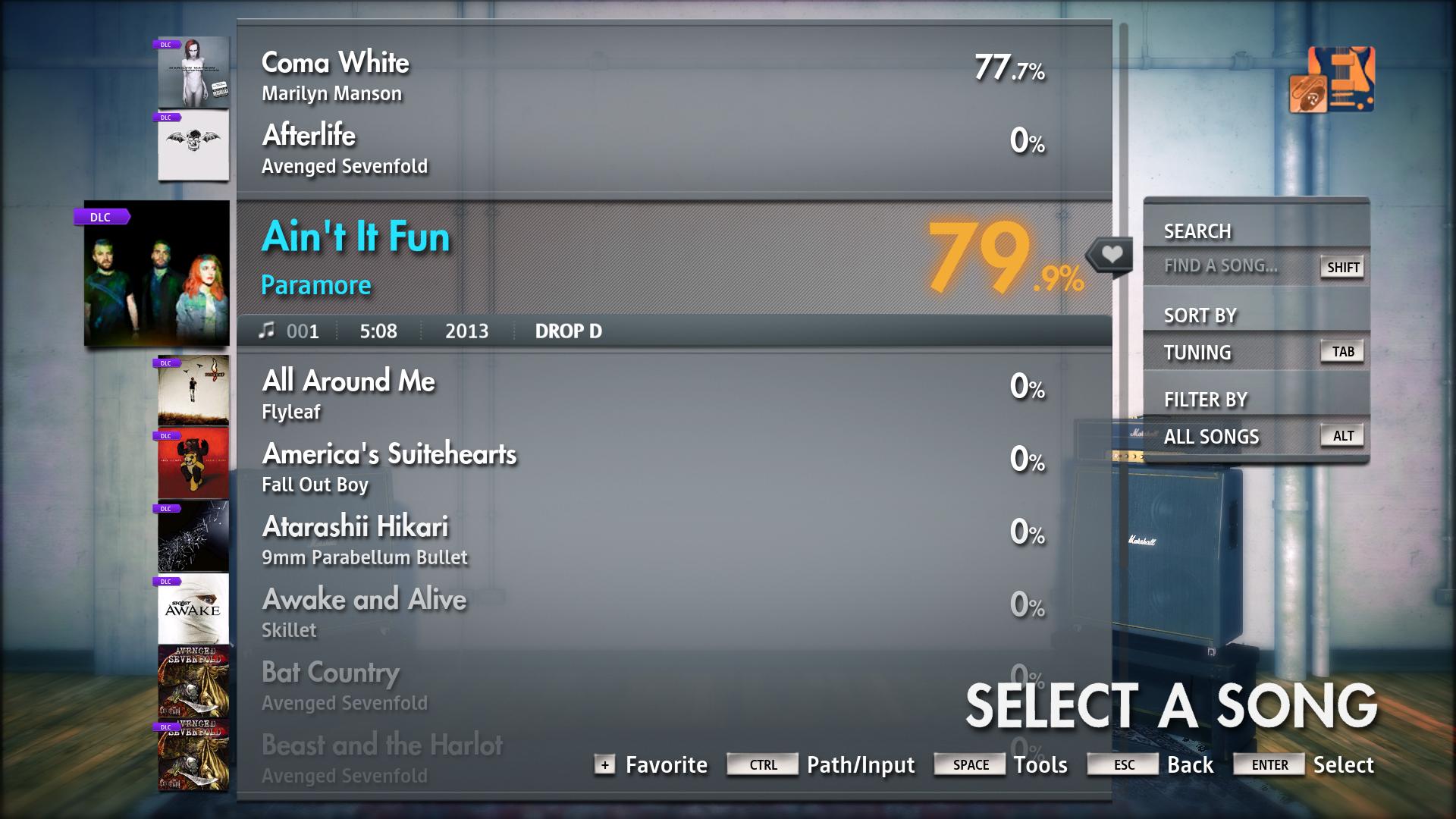
Task: Open the Tools menu
Action: (1040, 764)
